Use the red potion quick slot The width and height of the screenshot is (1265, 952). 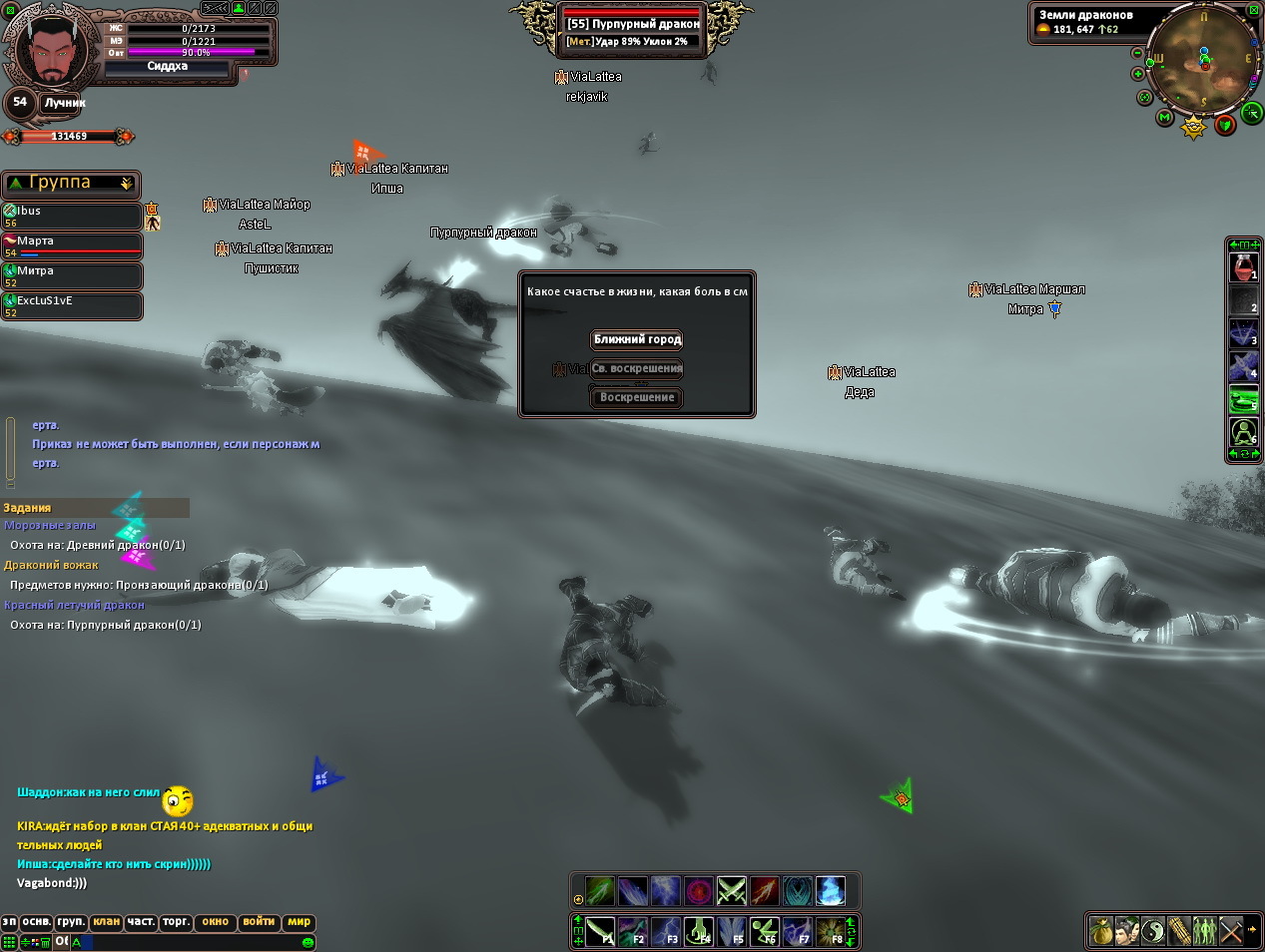click(1243, 268)
